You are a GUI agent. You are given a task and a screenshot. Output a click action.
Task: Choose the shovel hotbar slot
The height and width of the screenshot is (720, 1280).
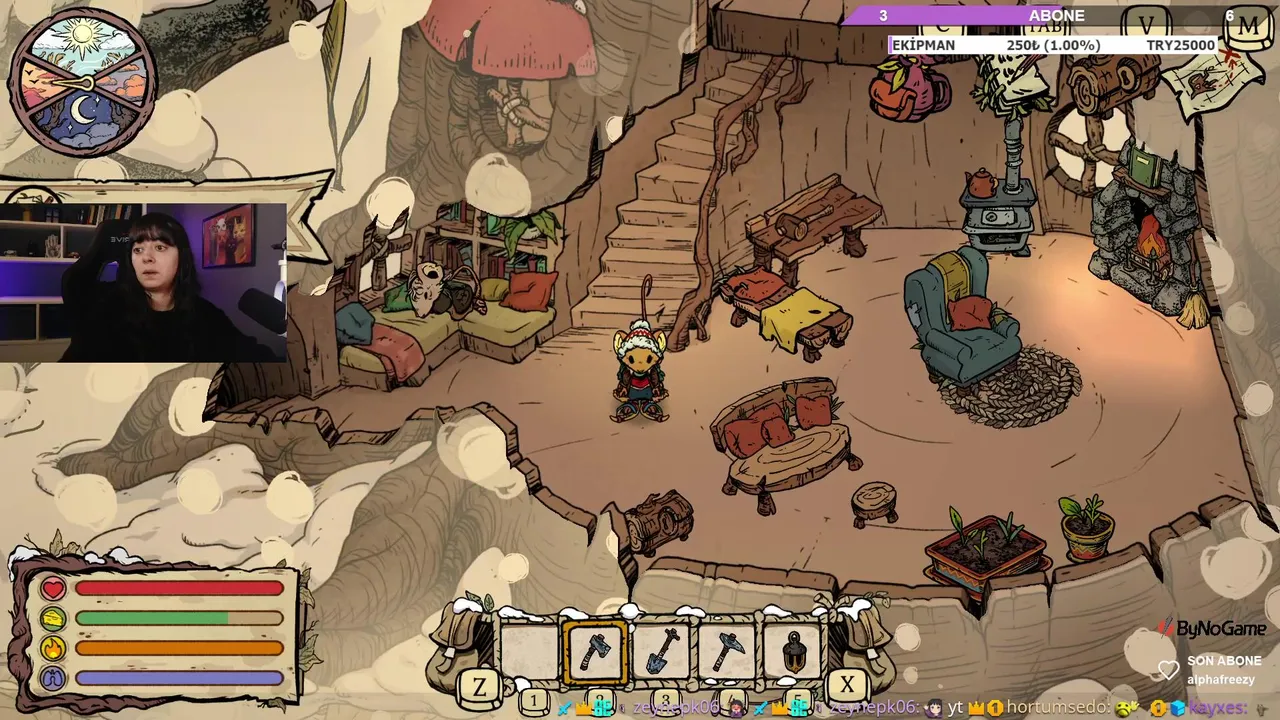(x=661, y=653)
